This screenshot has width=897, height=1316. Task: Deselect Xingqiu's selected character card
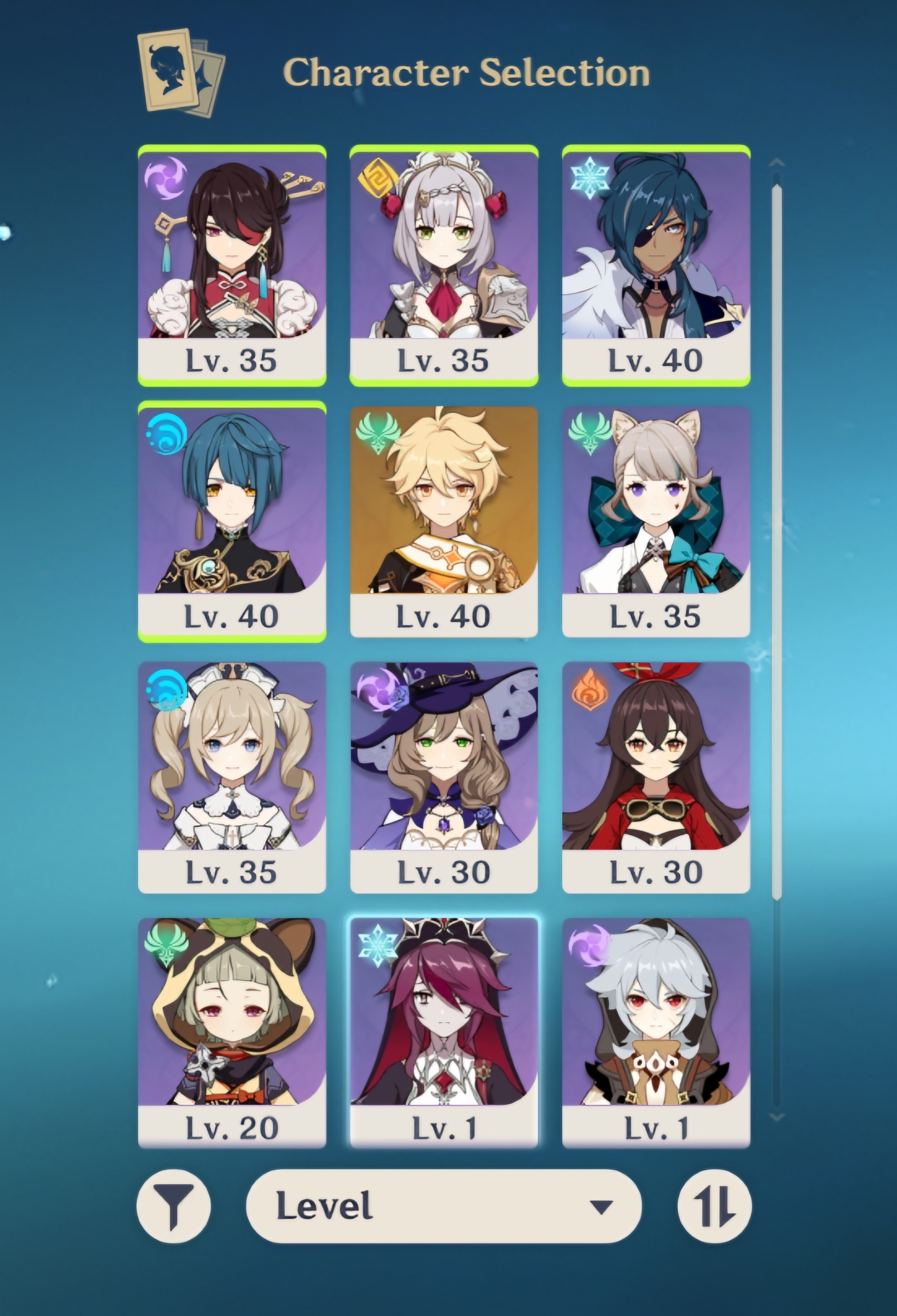(x=232, y=521)
